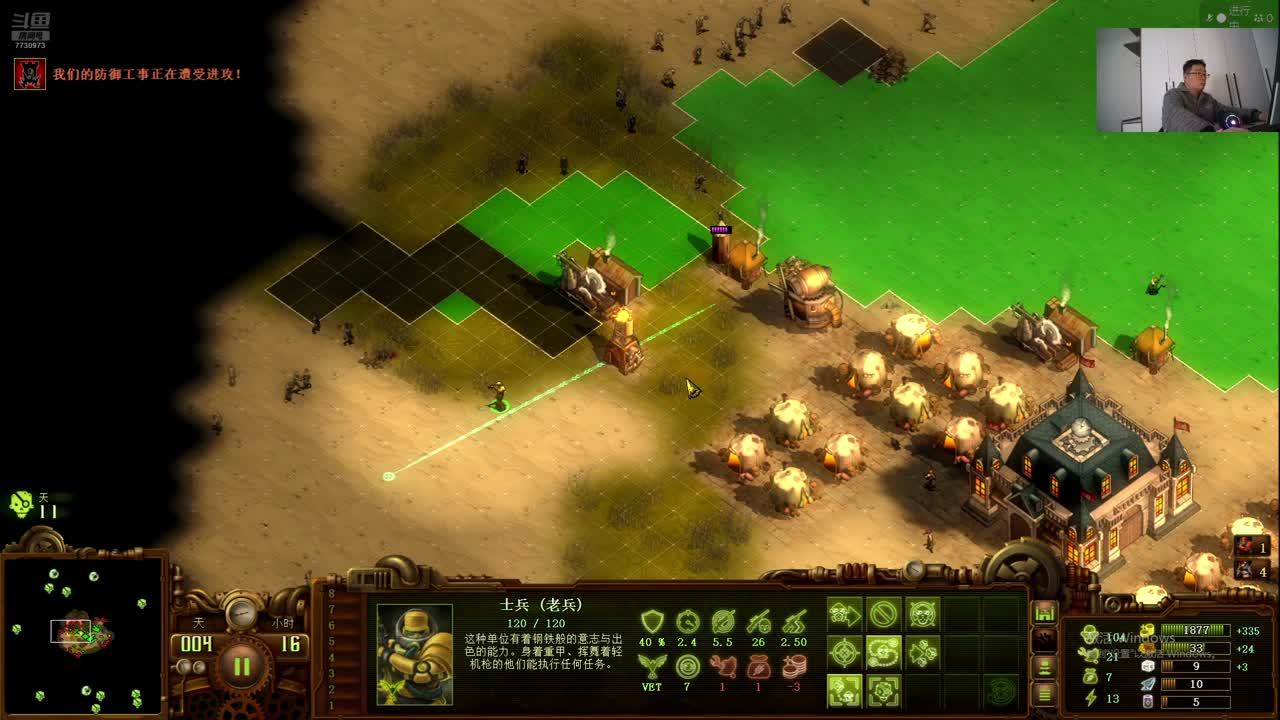Viewport: 1280px width, 720px height.
Task: Activate the bottom-left bracketed units command
Action: pos(845,690)
